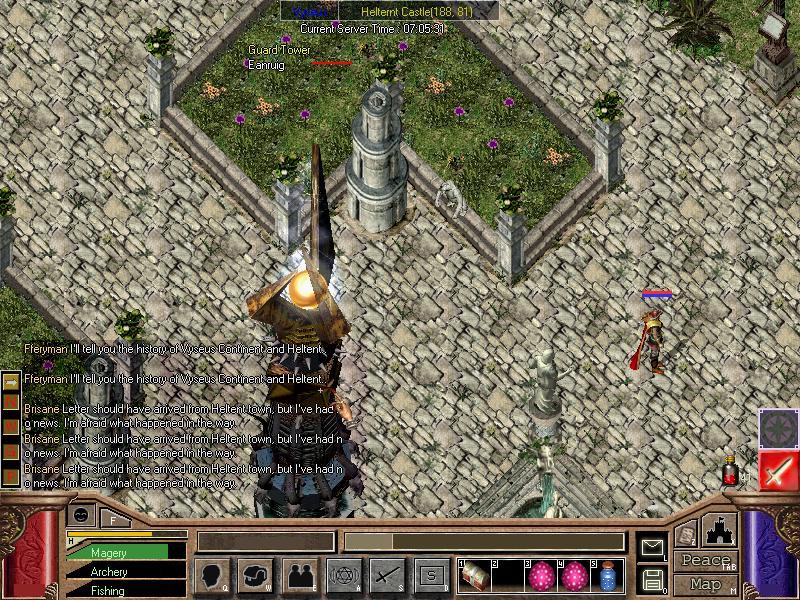Open the character head profile button
Image resolution: width=800 pixels, height=600 pixels.
213,575
